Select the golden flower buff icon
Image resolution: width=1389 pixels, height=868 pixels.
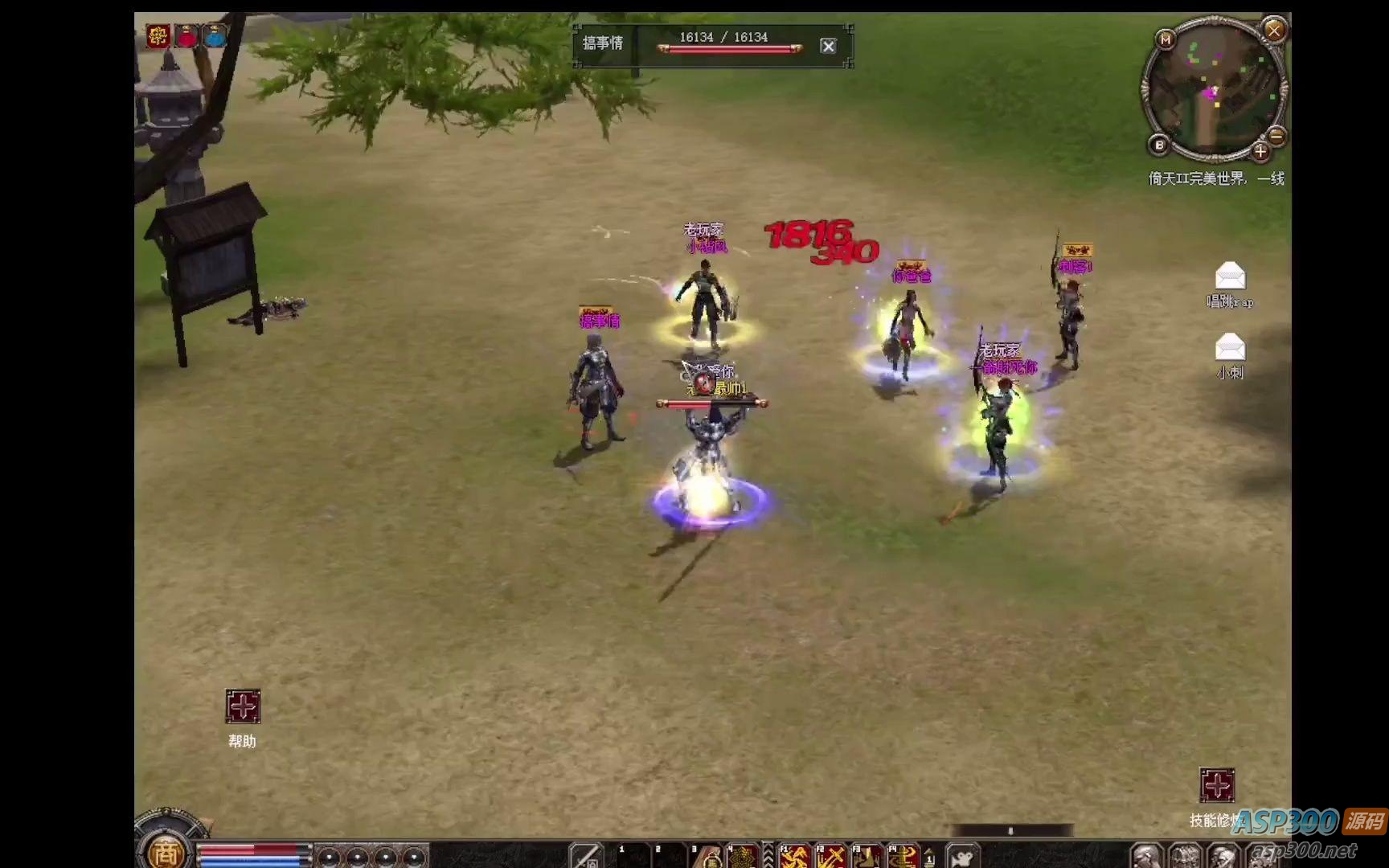coord(158,36)
